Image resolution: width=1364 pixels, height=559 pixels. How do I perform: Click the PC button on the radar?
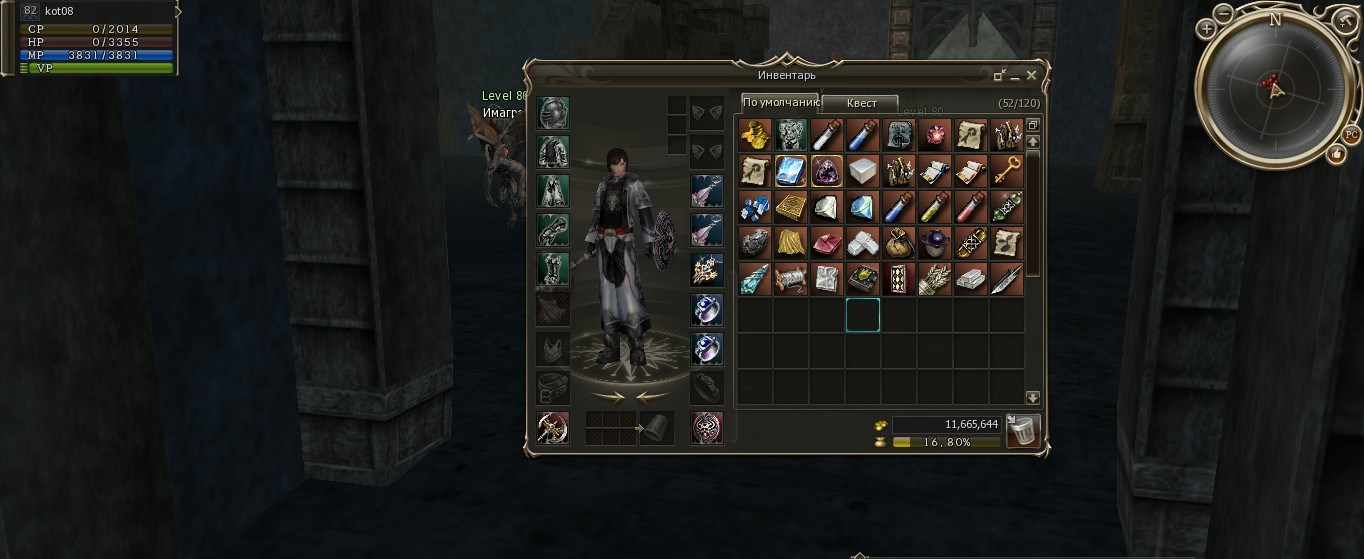pyautogui.click(x=1351, y=134)
